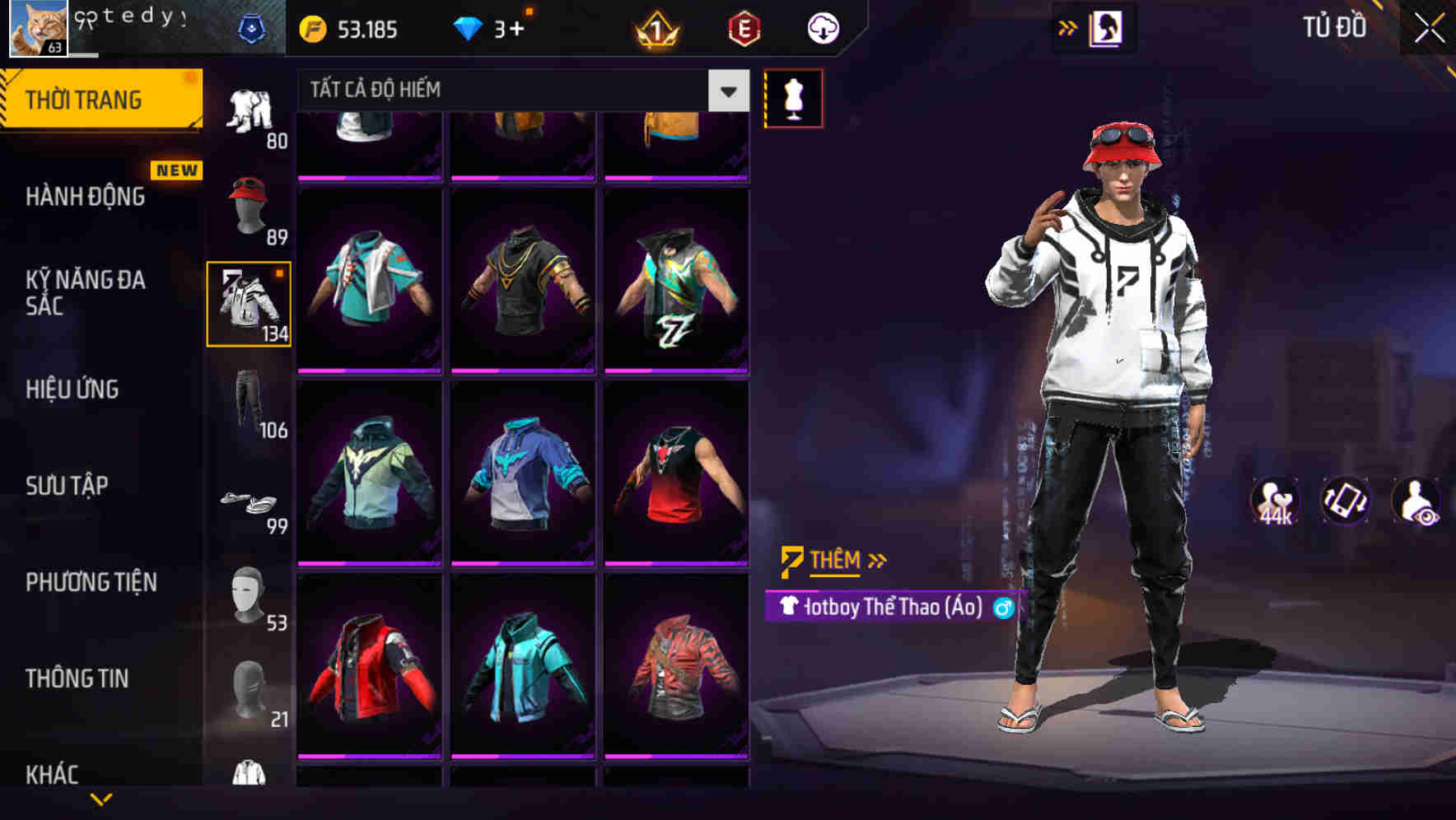This screenshot has width=1456, height=820.
Task: Click the diamond currency icon
Action: click(x=469, y=27)
